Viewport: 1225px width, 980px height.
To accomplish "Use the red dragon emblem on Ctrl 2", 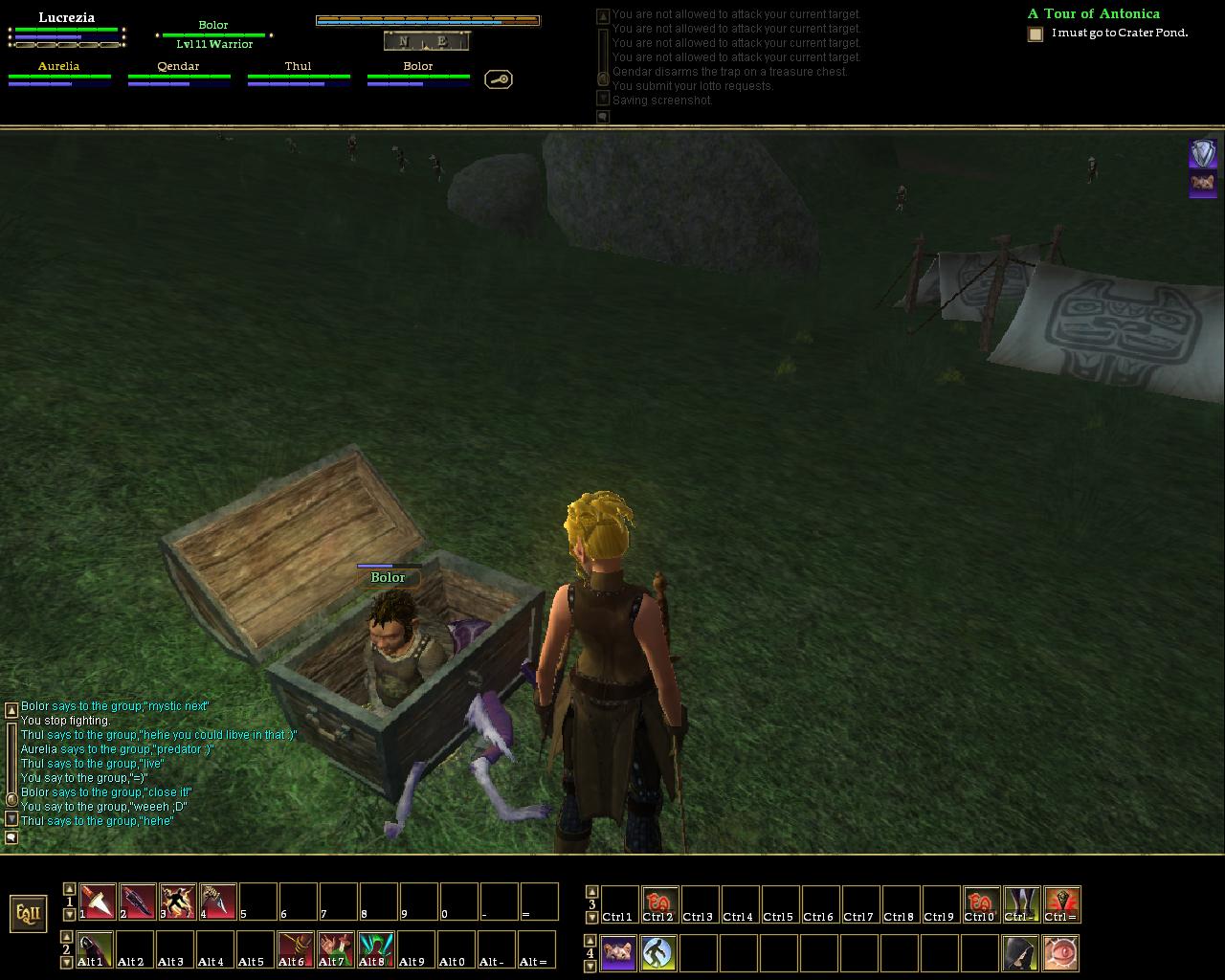I will coord(658,904).
